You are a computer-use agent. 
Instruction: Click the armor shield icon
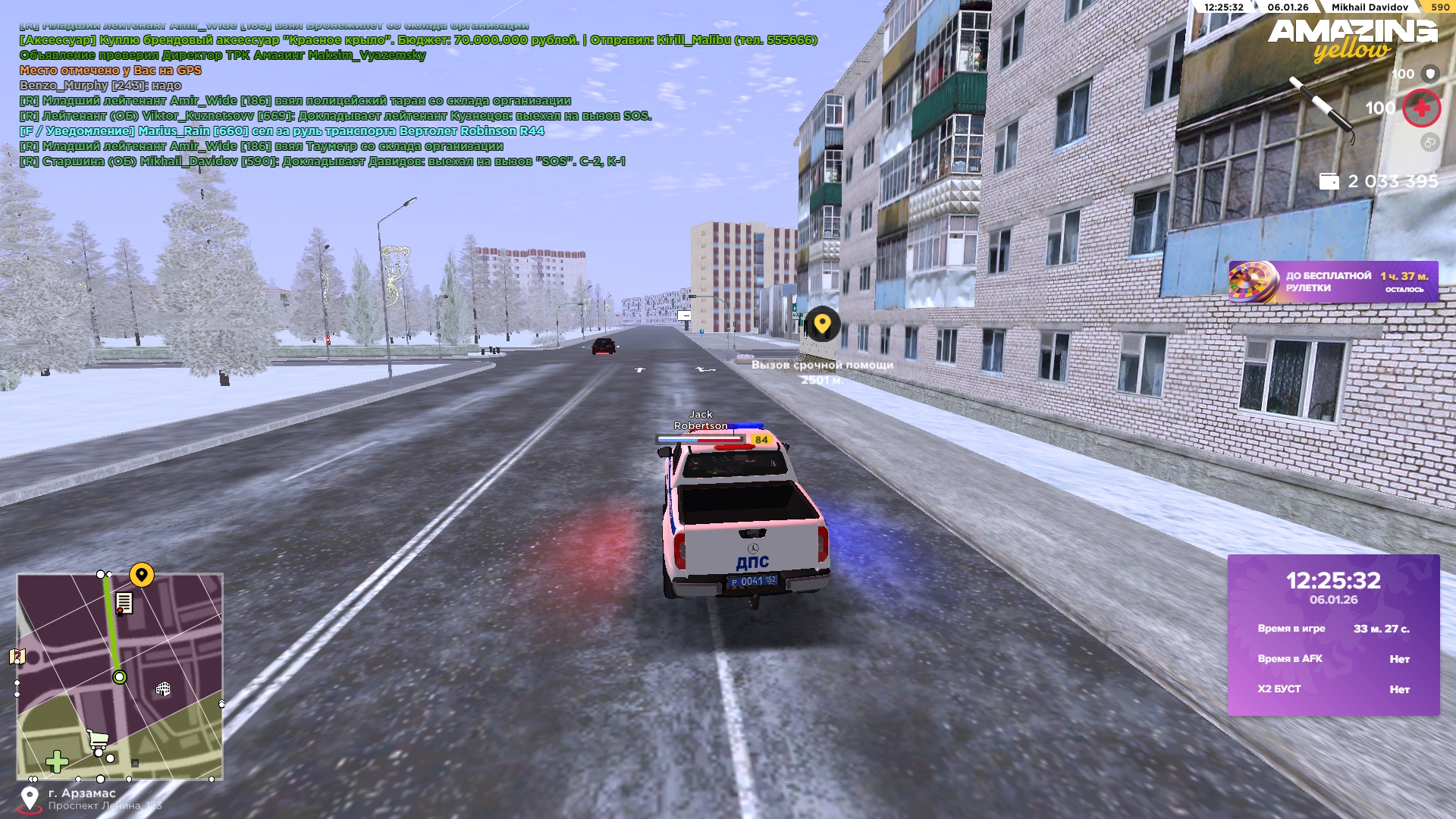[x=1430, y=74]
